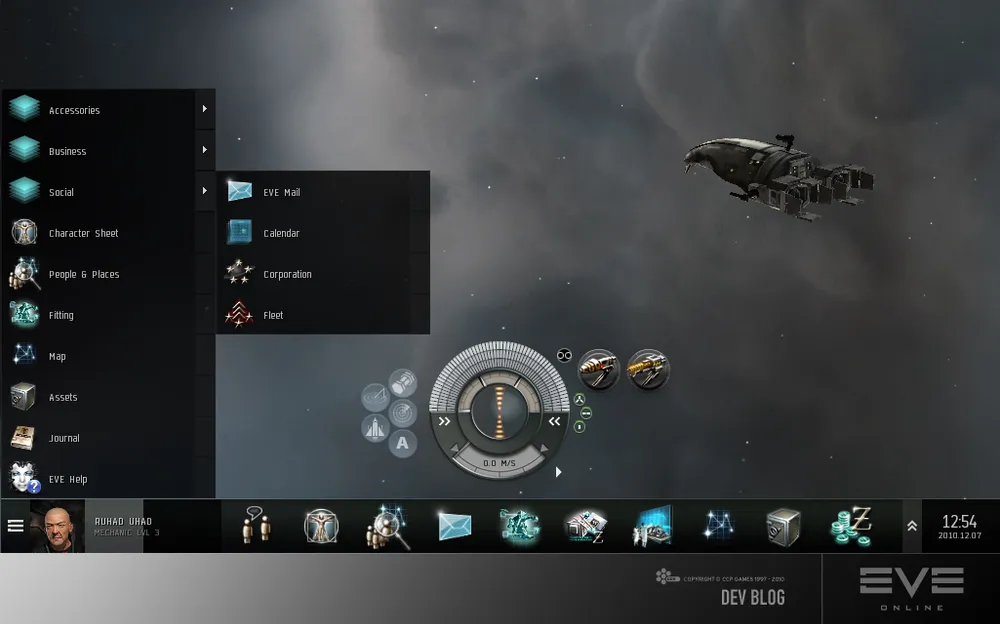The image size is (1000, 624).
Task: Open EVE Mail from Social submenu
Action: (x=281, y=192)
